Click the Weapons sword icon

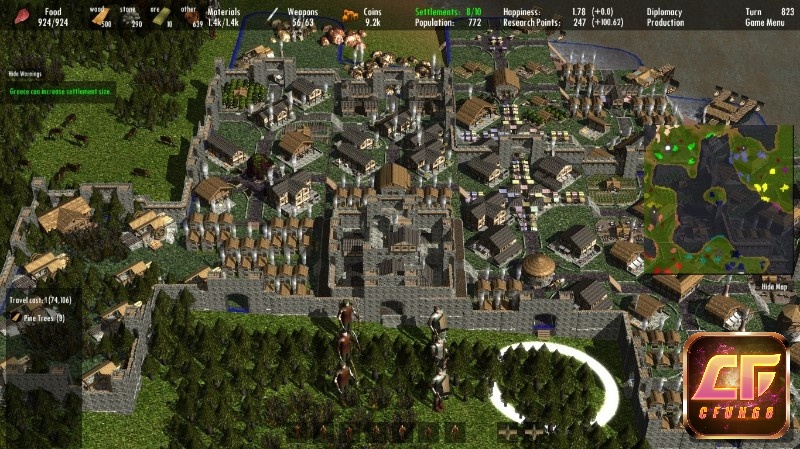coord(273,15)
